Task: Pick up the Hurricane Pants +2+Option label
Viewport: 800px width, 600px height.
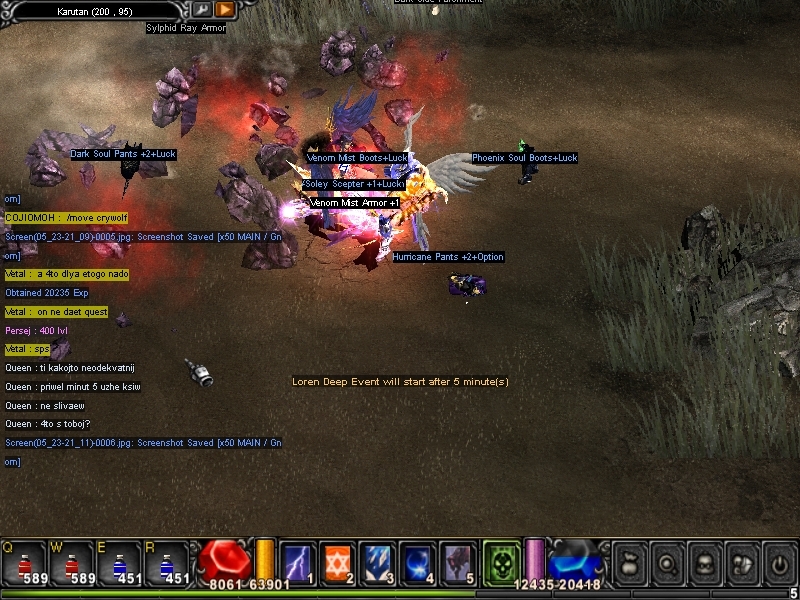Action: click(448, 257)
